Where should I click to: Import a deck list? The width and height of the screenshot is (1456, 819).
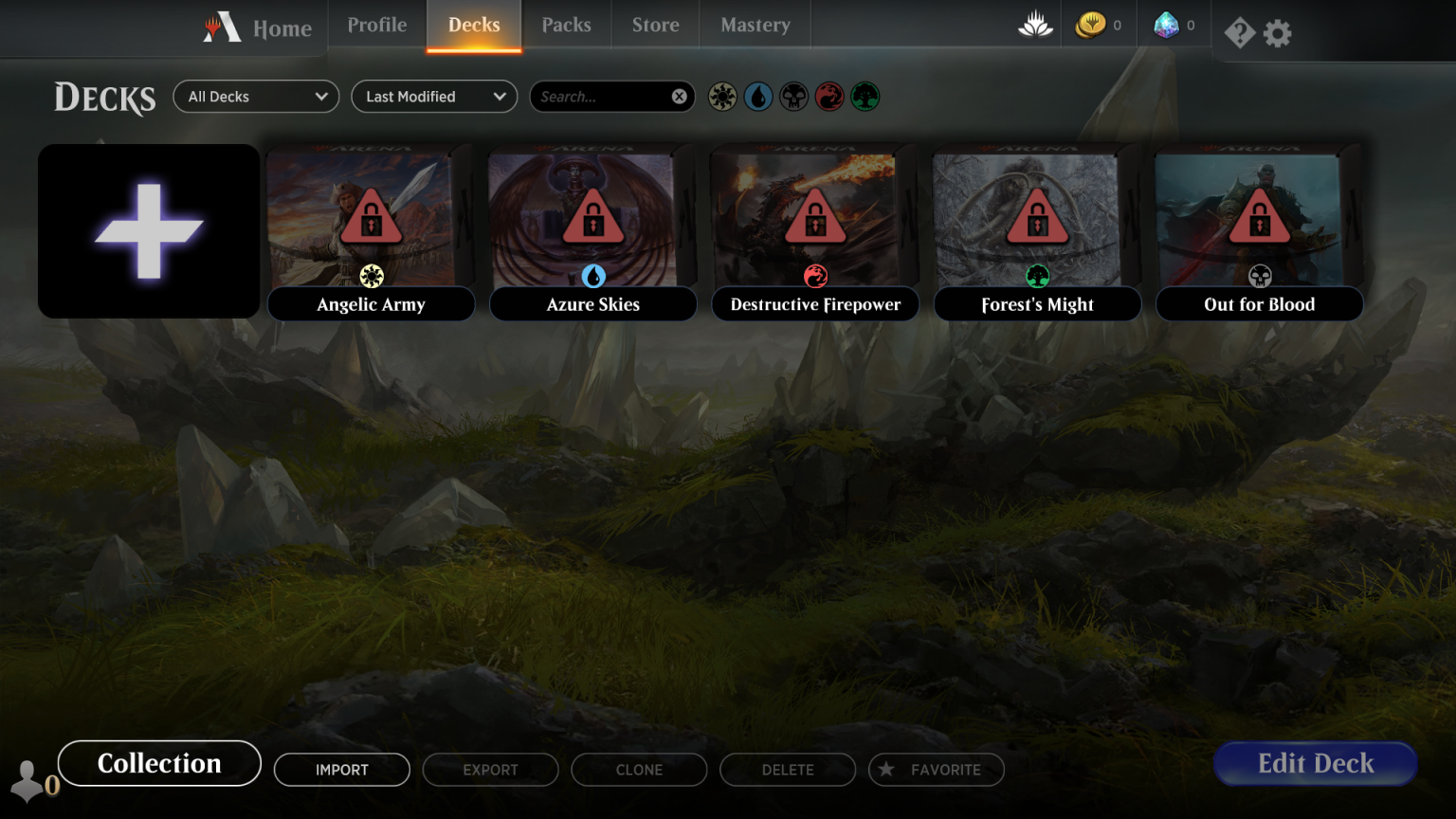pyautogui.click(x=341, y=770)
